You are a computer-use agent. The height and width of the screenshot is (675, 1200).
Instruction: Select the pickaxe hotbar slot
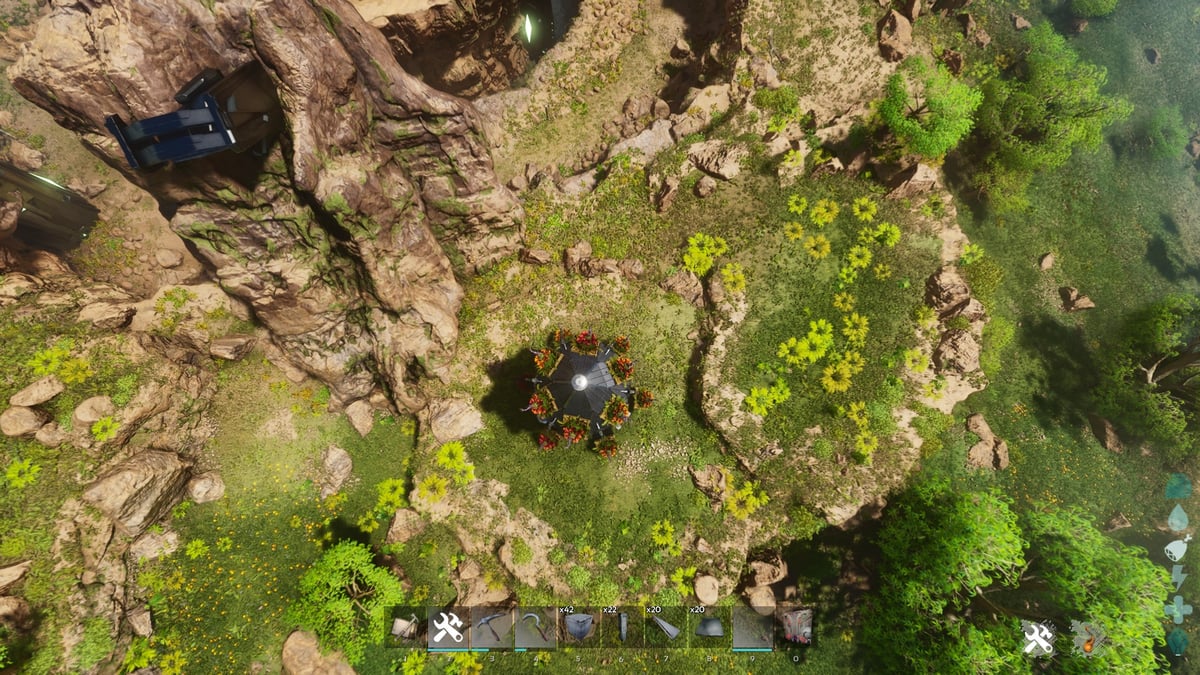click(491, 627)
